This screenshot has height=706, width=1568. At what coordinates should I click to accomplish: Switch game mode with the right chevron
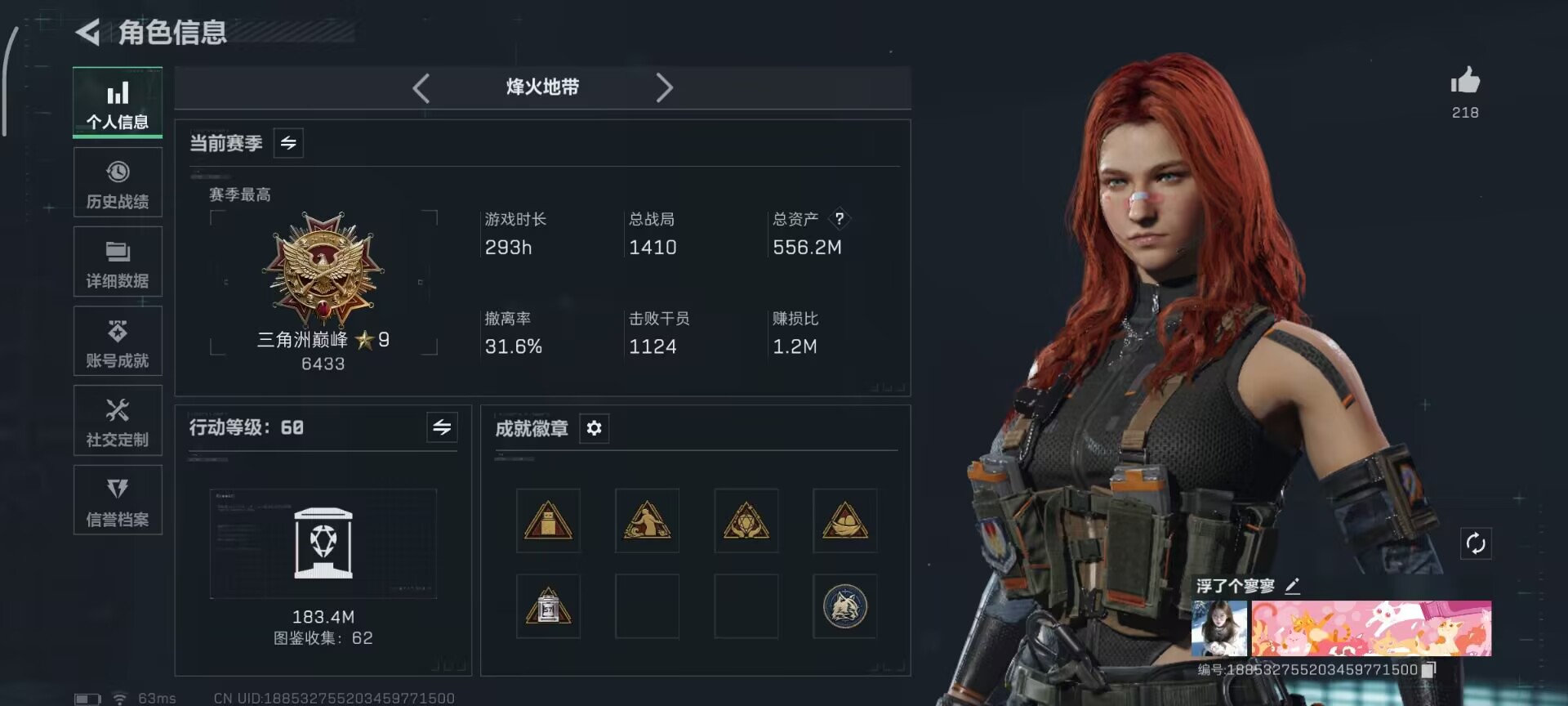tap(665, 87)
